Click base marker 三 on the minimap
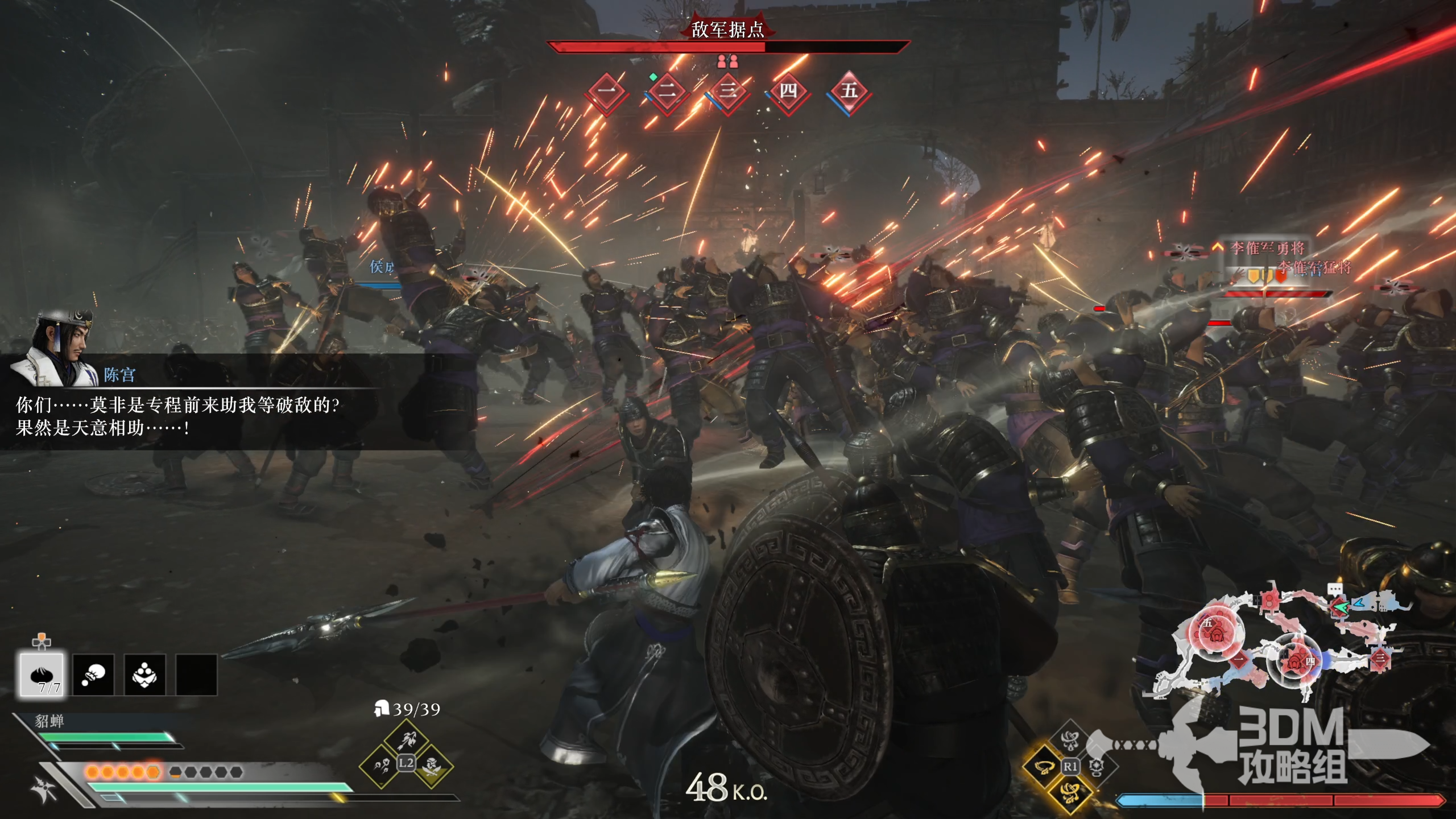This screenshot has height=819, width=1456. pyautogui.click(x=1380, y=659)
